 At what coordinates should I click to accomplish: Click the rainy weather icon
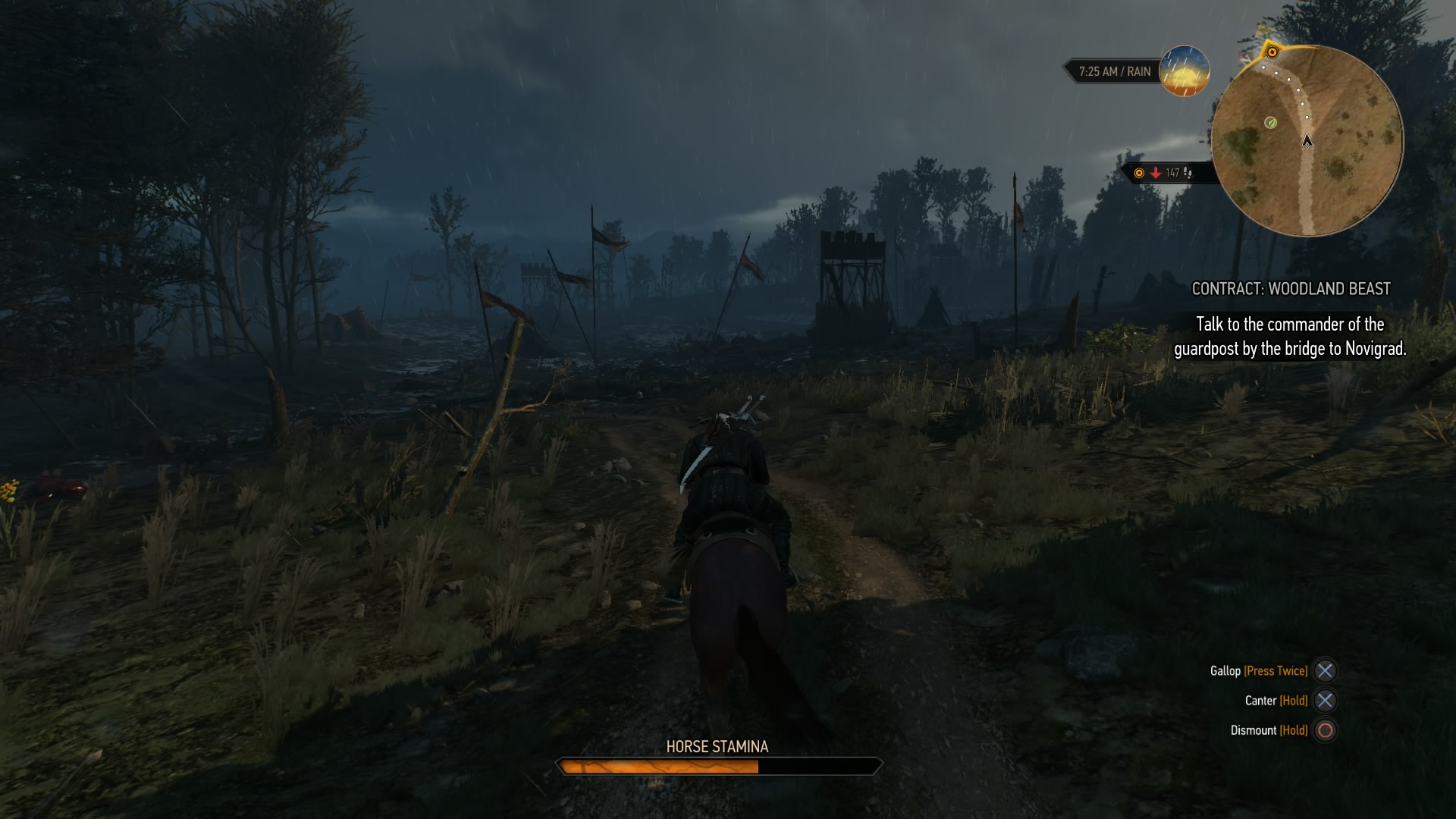[1185, 71]
